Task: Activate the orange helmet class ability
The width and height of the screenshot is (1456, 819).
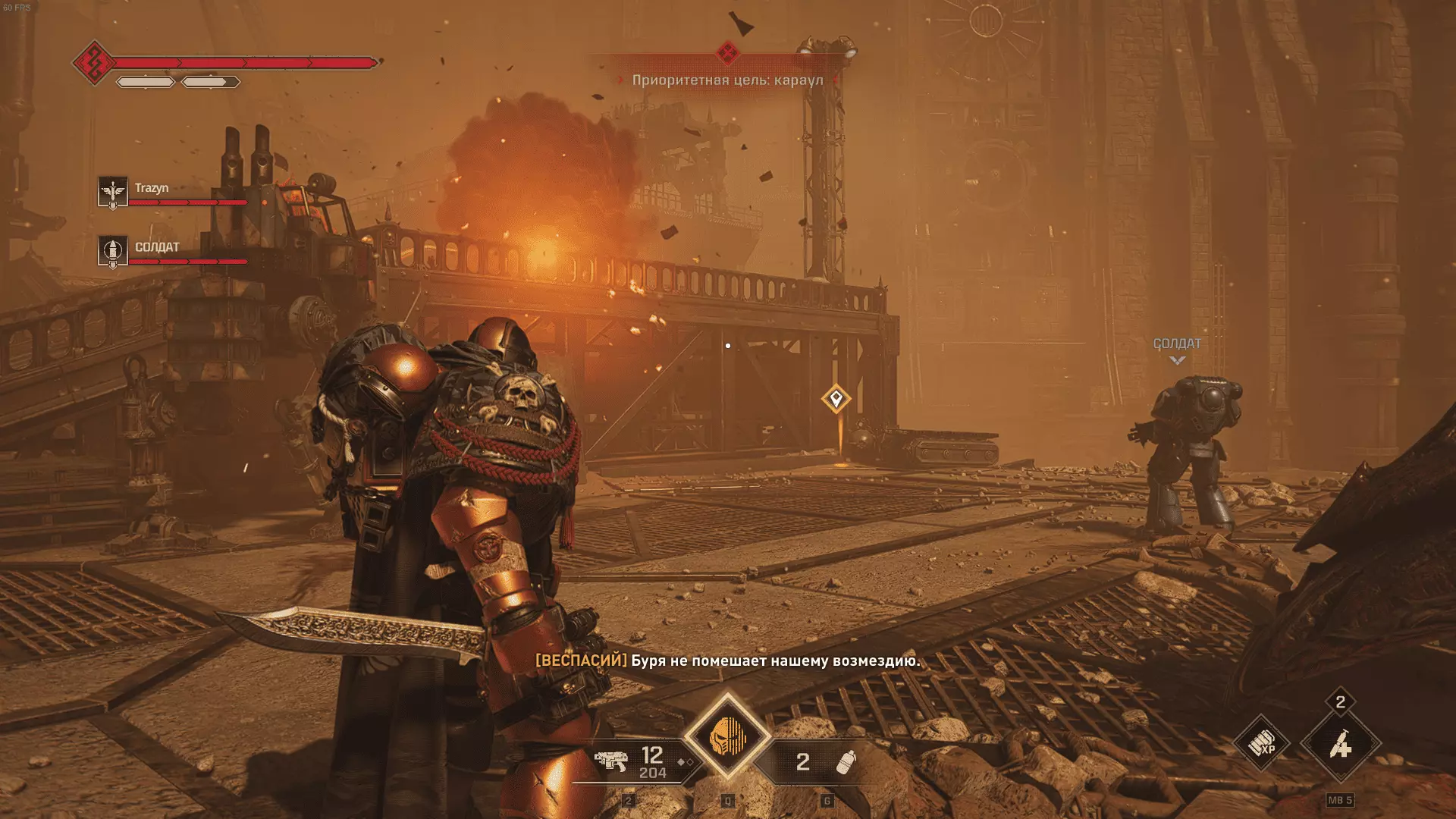Action: [x=727, y=736]
